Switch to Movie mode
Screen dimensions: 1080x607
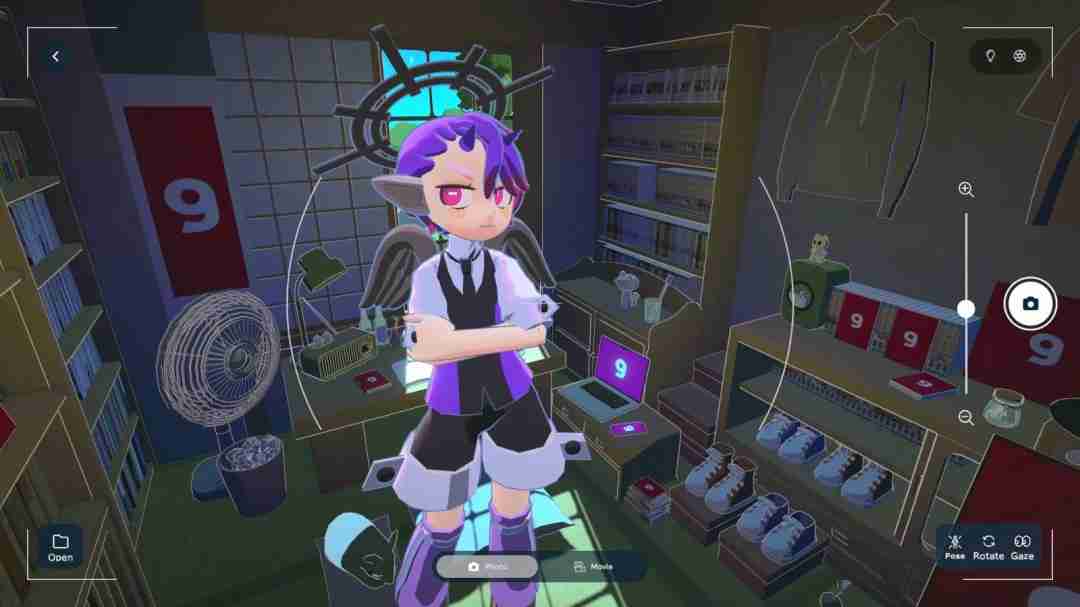point(593,567)
